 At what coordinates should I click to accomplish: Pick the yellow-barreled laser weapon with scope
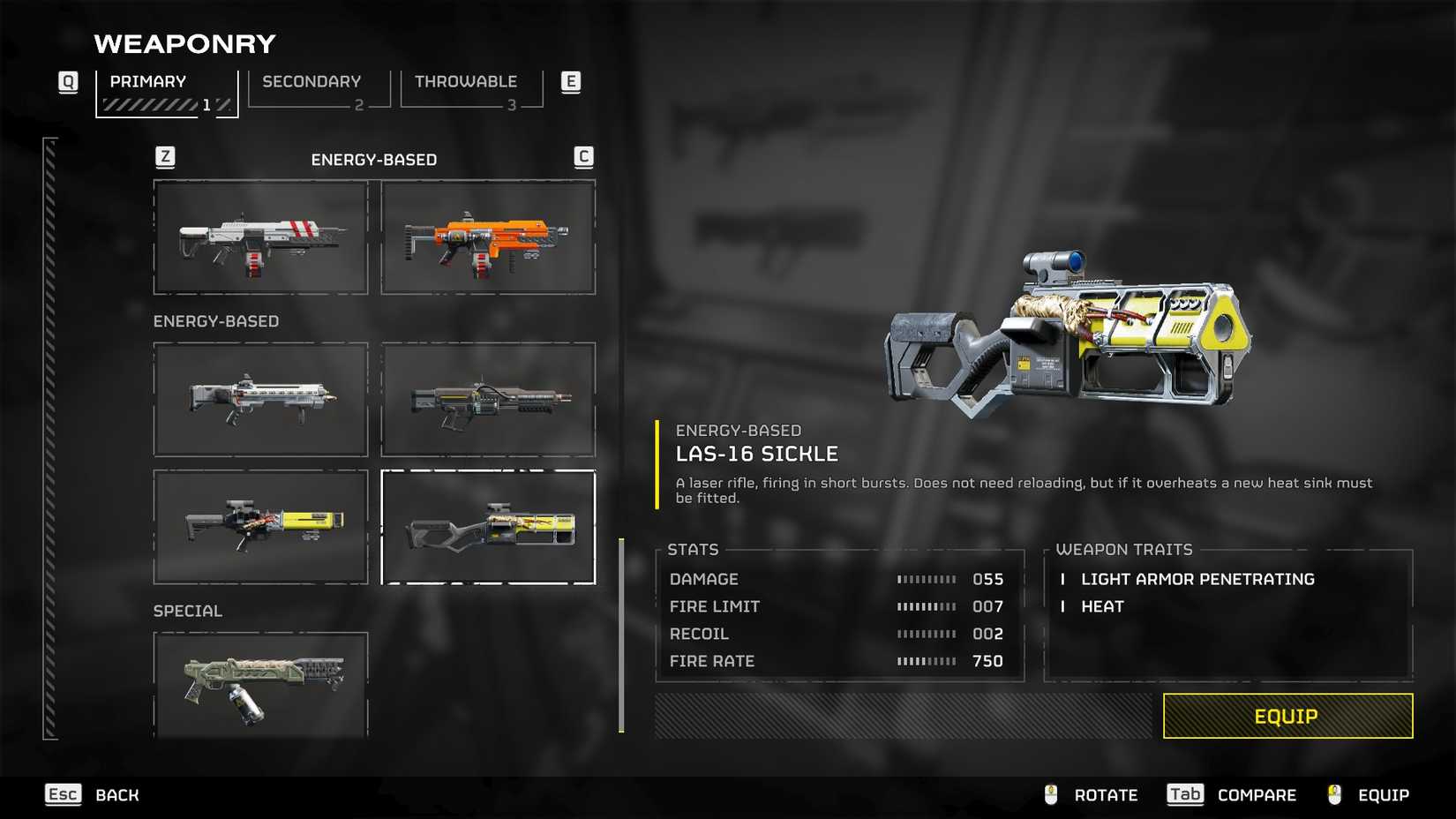click(260, 526)
